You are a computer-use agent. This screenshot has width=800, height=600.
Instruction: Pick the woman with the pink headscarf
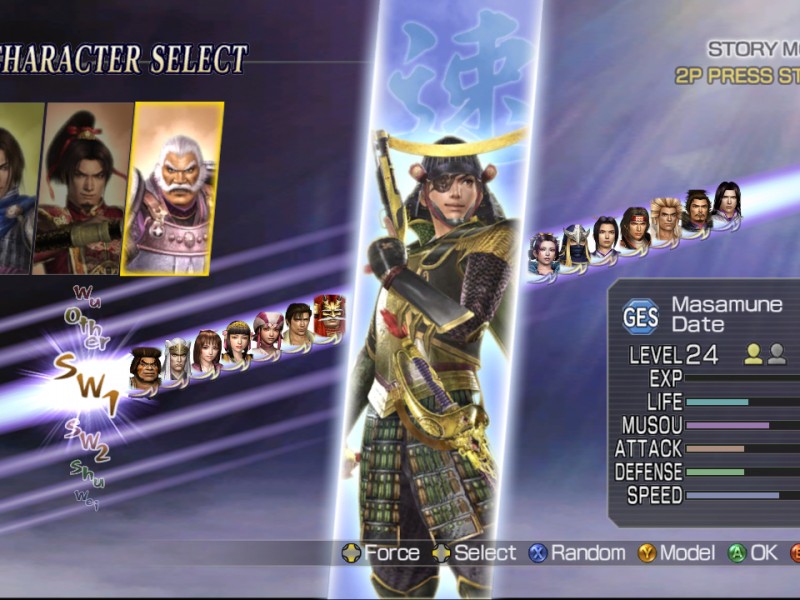coord(267,329)
